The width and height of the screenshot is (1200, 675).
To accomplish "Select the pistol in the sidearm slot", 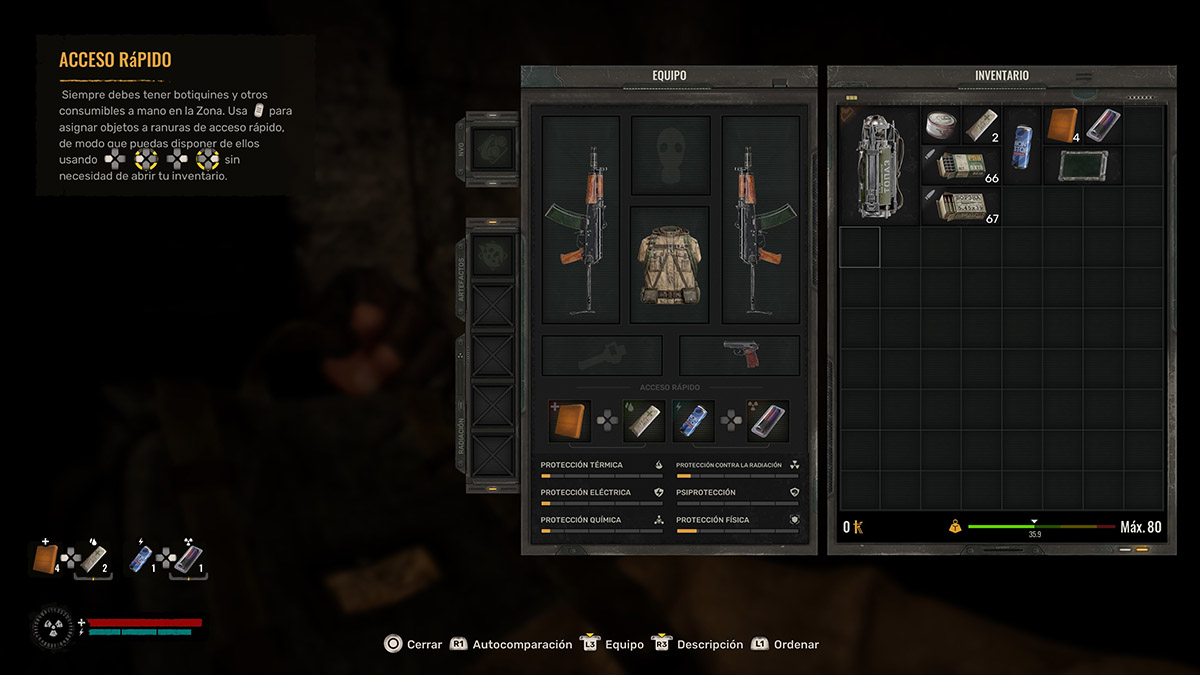I will (739, 355).
